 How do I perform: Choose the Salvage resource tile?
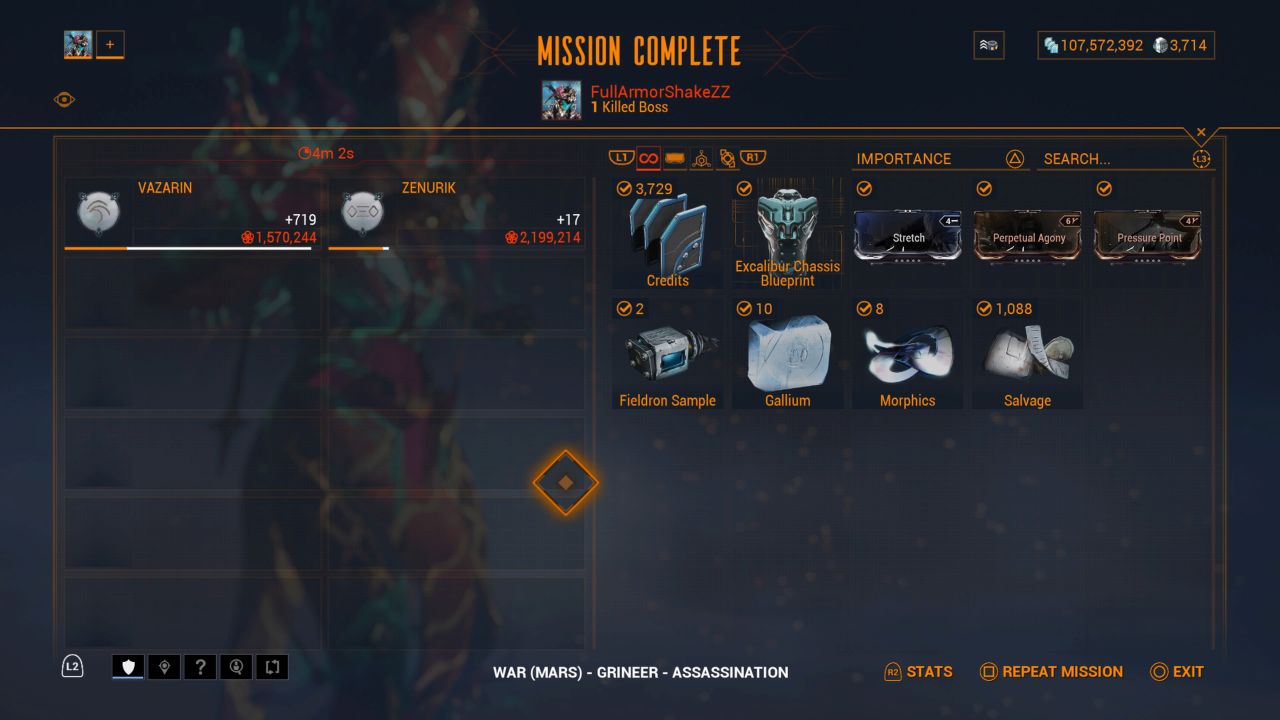[x=1027, y=354]
